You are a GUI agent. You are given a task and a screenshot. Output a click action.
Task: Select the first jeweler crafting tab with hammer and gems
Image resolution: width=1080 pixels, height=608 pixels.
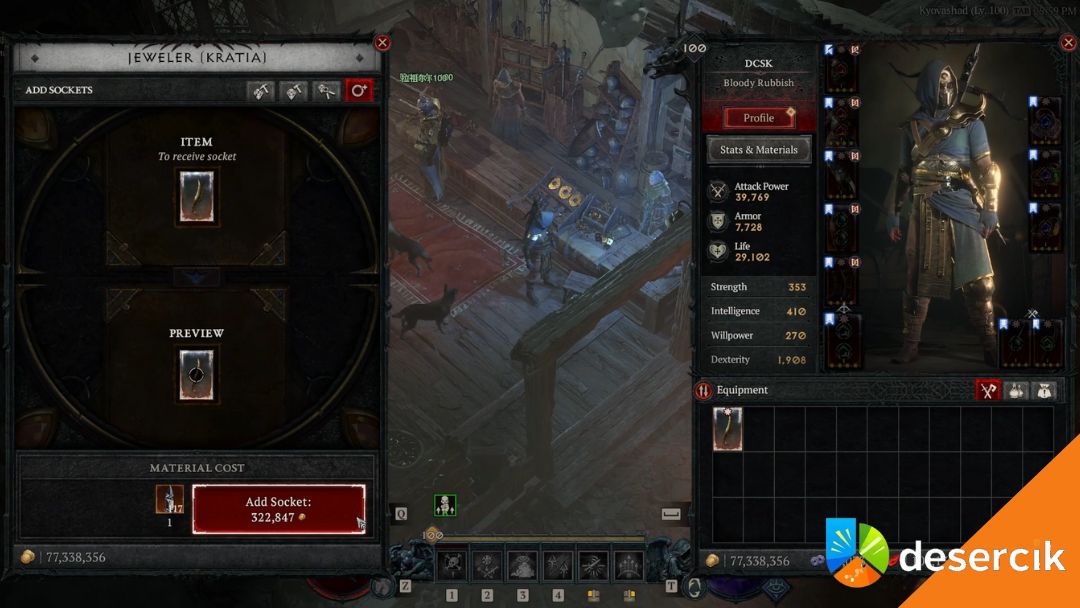click(x=261, y=91)
